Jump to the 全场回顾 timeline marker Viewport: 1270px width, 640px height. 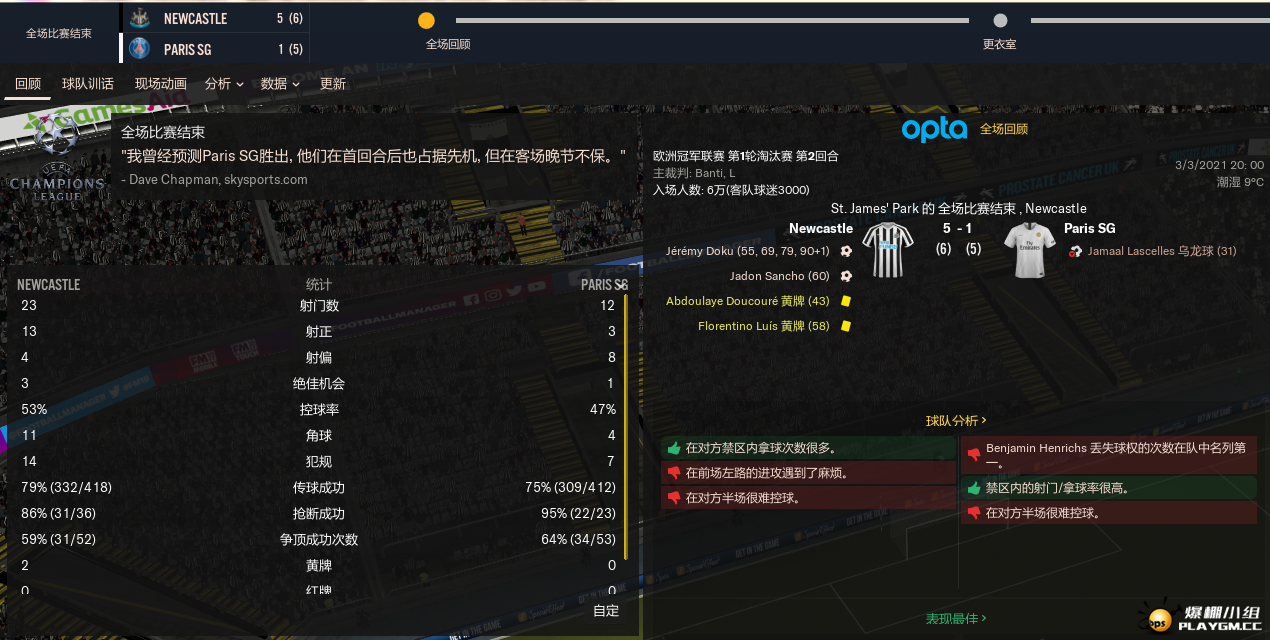(426, 21)
